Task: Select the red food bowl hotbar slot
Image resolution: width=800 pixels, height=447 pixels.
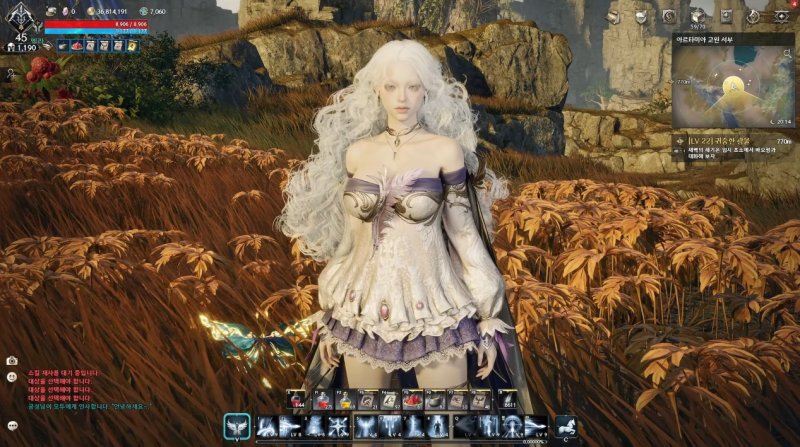Action: (411, 400)
